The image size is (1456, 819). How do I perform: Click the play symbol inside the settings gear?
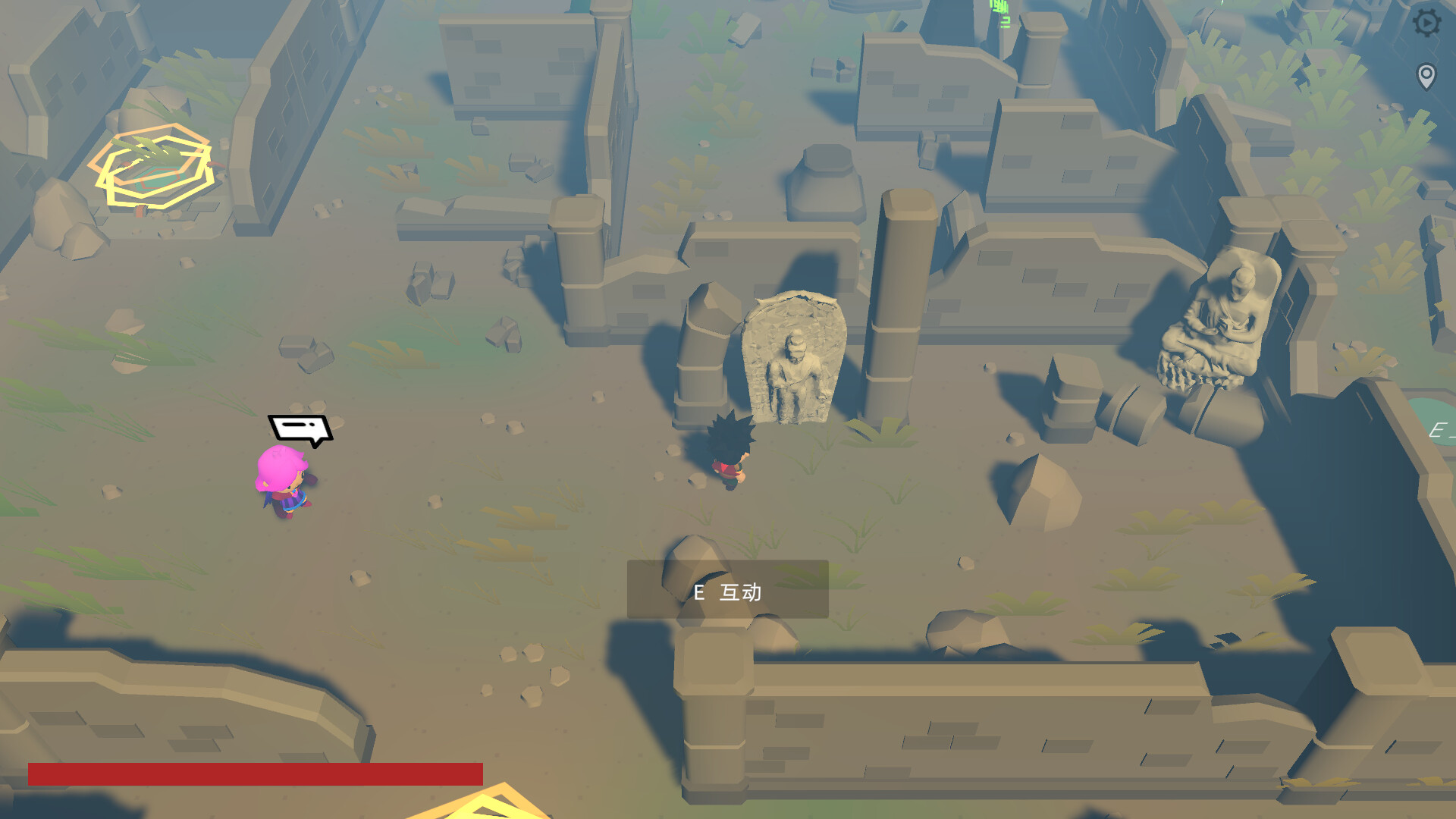coord(1427,22)
